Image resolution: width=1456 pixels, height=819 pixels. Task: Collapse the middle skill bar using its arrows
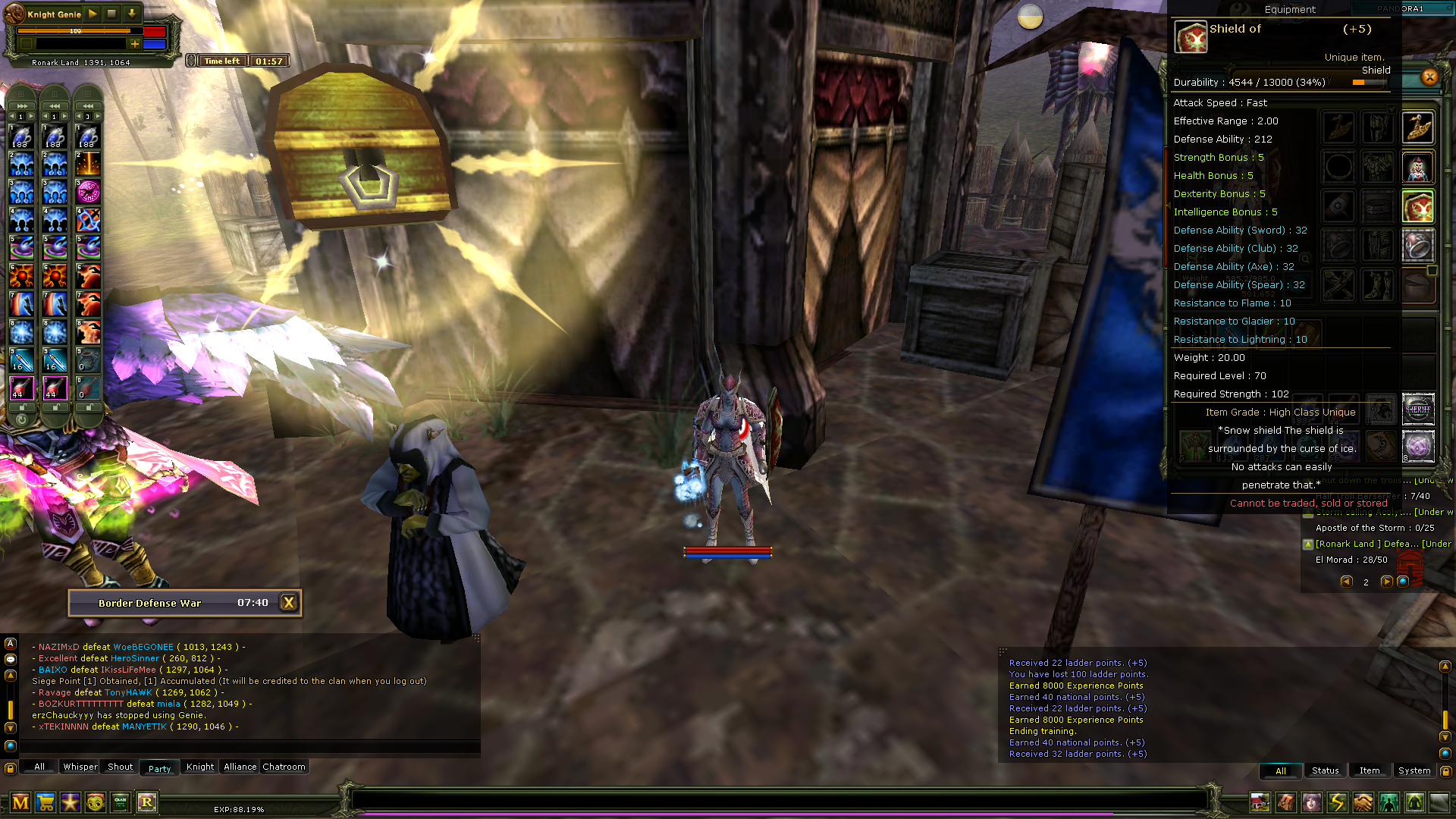pos(55,106)
